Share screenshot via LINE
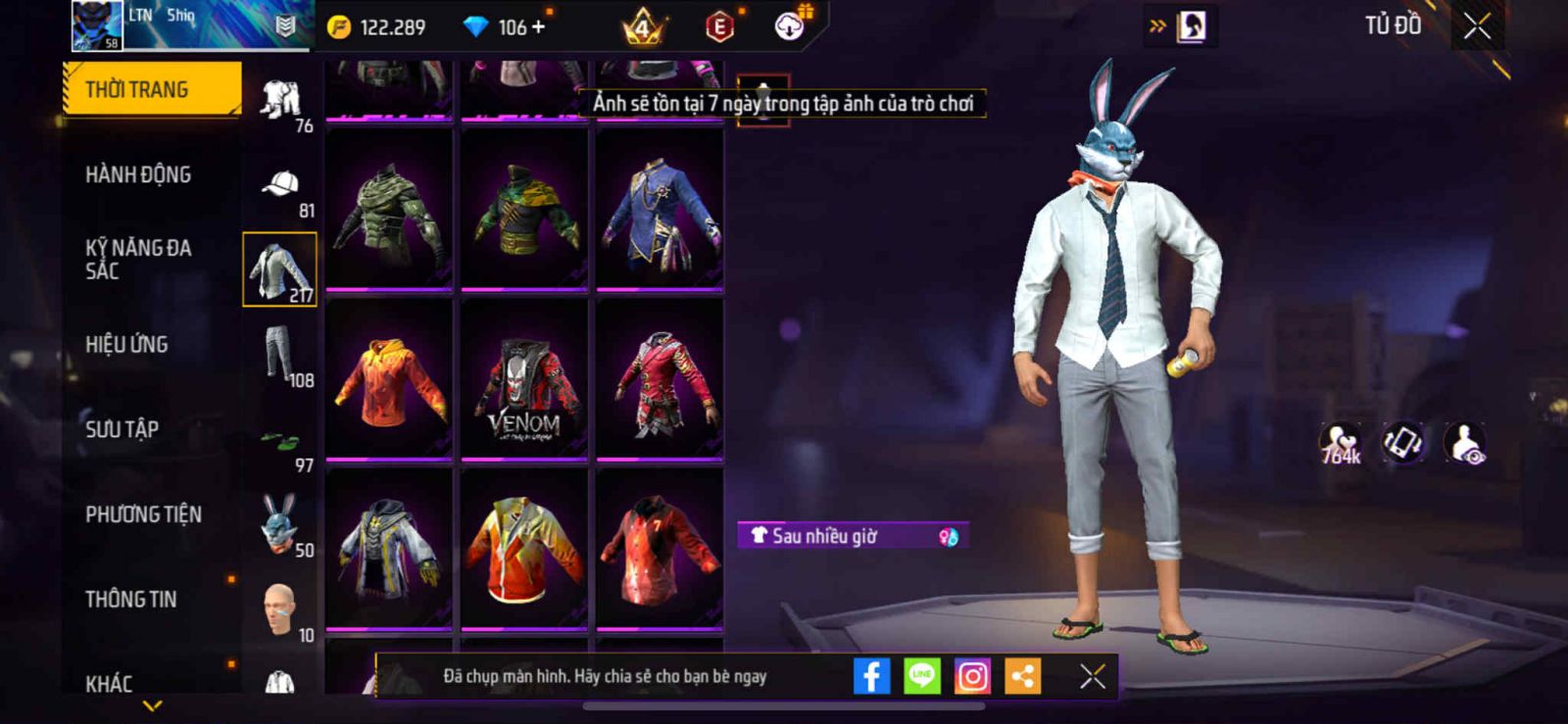Viewport: 1568px width, 724px height. [x=921, y=676]
